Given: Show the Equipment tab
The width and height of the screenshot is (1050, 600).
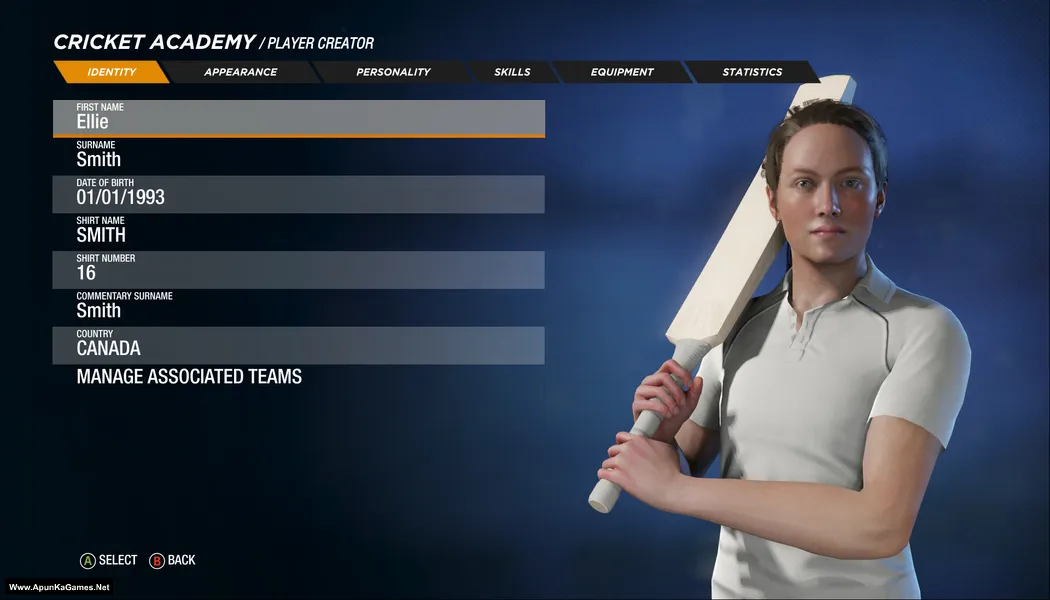Looking at the screenshot, I should pos(622,72).
